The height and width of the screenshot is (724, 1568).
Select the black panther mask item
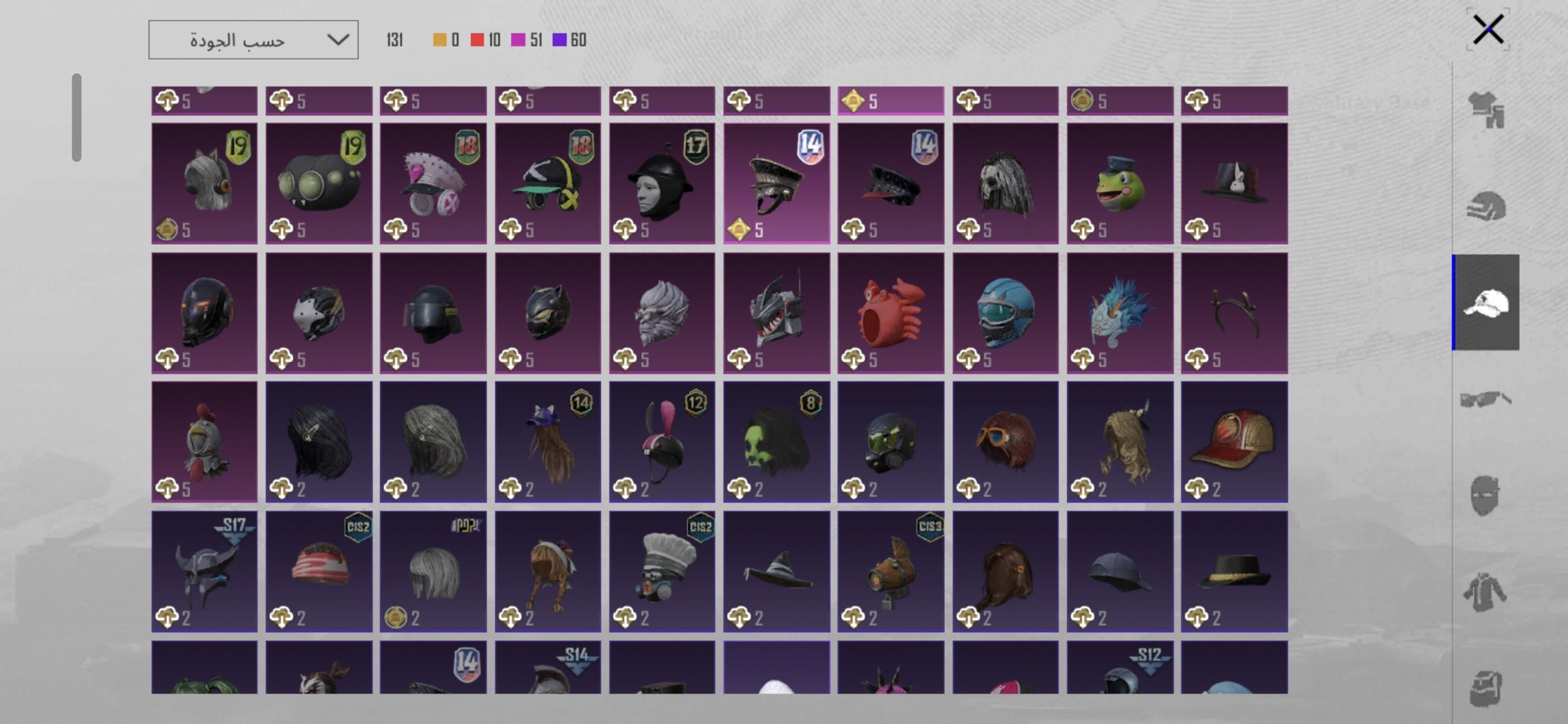click(547, 313)
